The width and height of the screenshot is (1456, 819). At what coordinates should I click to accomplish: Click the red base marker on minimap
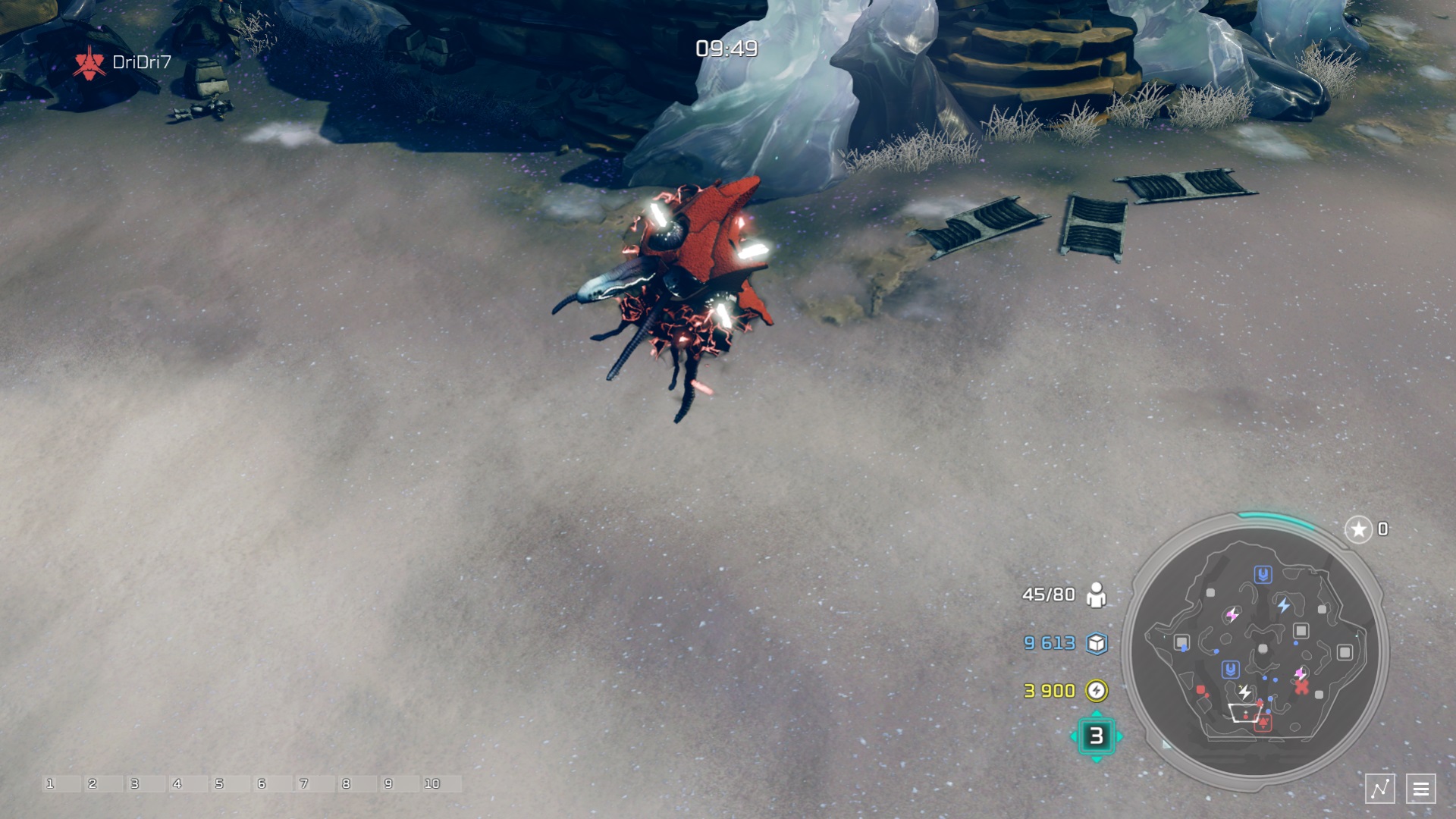[x=1263, y=723]
